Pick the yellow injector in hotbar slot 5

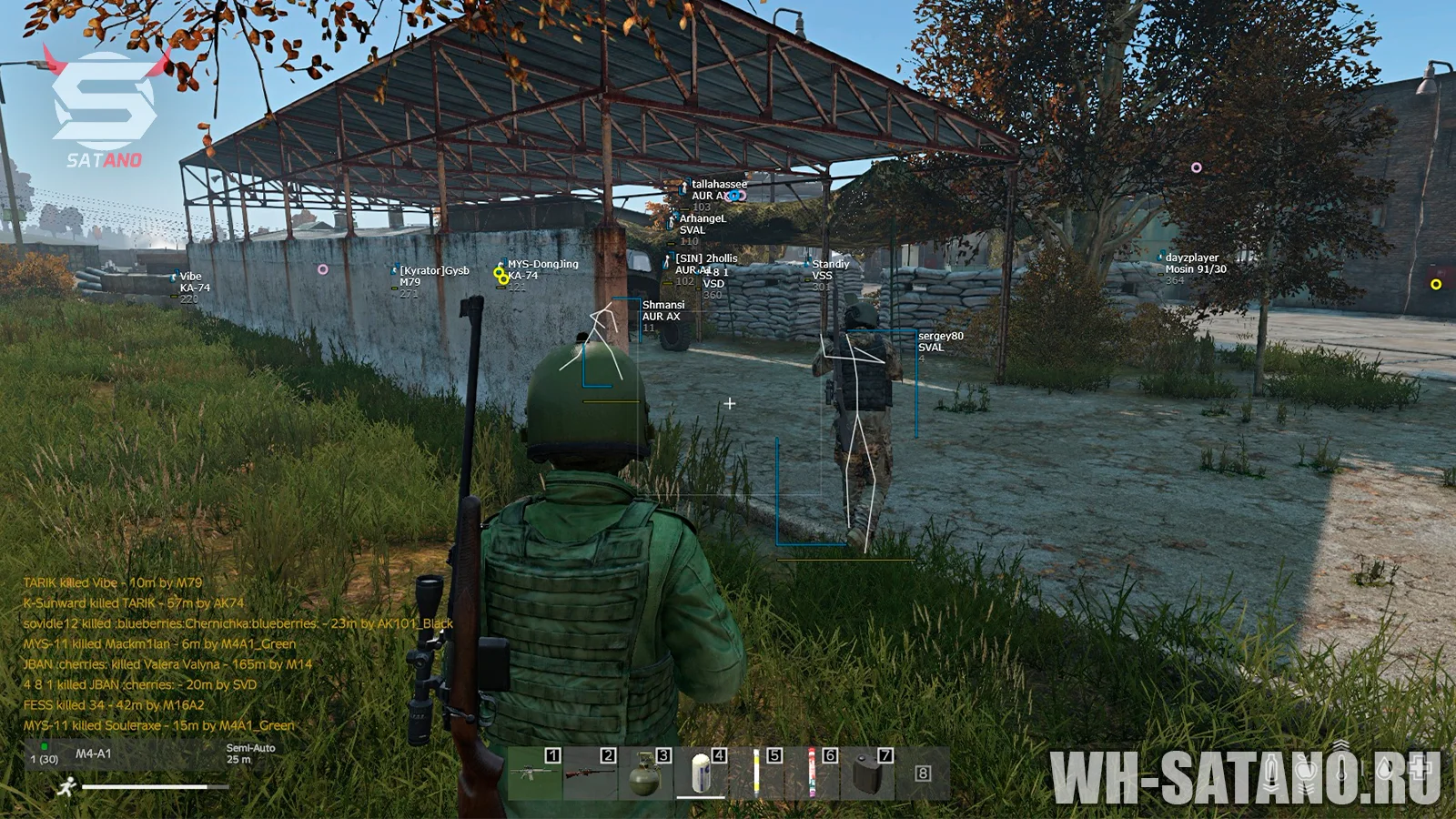click(x=756, y=773)
